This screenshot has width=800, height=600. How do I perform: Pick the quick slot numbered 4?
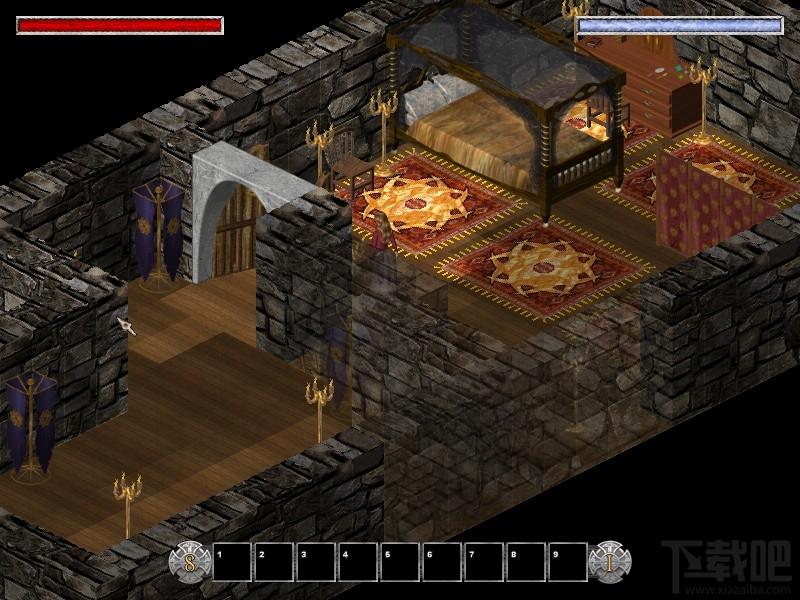(x=358, y=562)
